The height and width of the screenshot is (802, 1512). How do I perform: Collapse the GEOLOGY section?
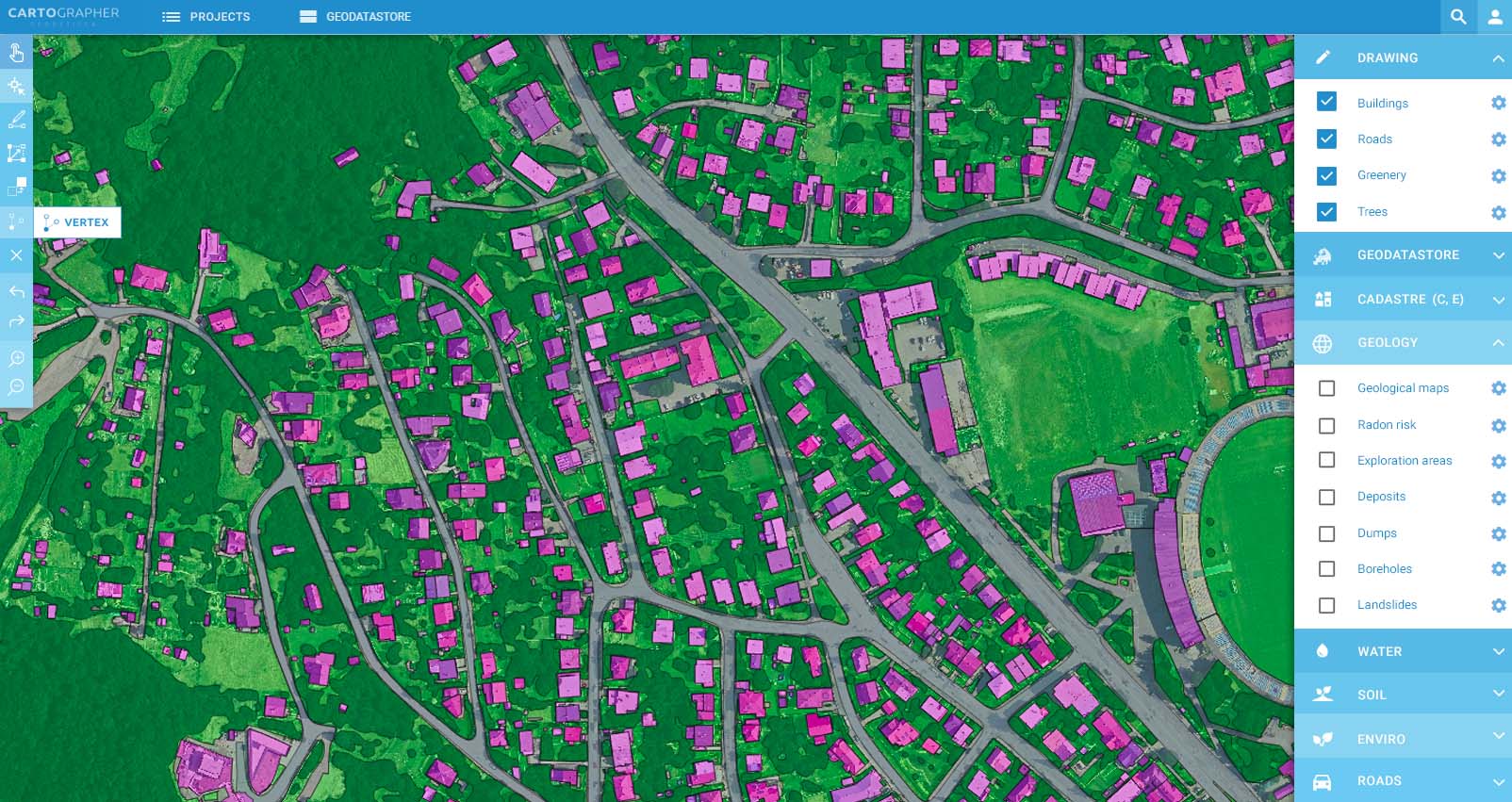pyautogui.click(x=1498, y=342)
